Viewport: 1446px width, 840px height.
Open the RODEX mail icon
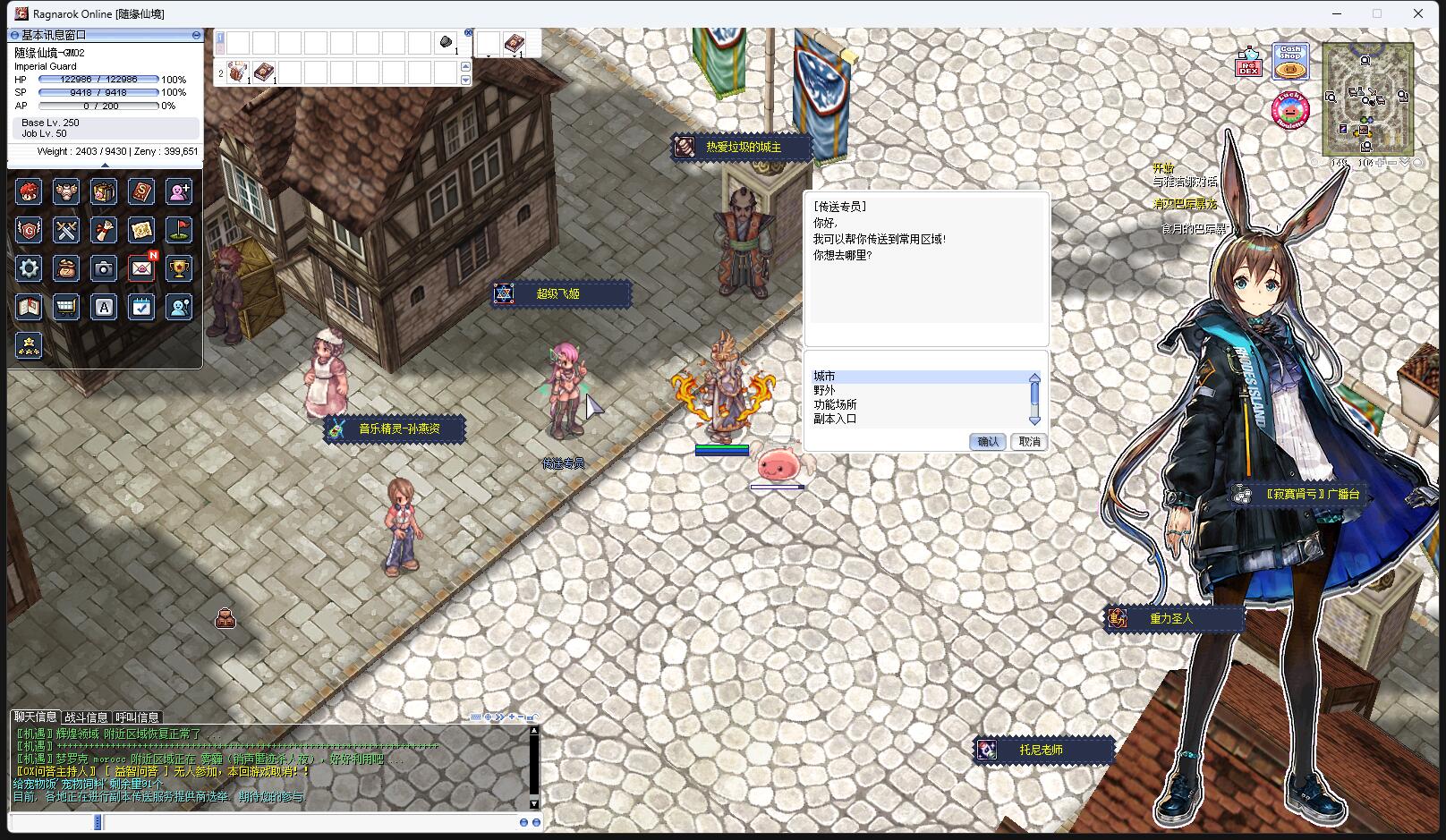[1249, 63]
